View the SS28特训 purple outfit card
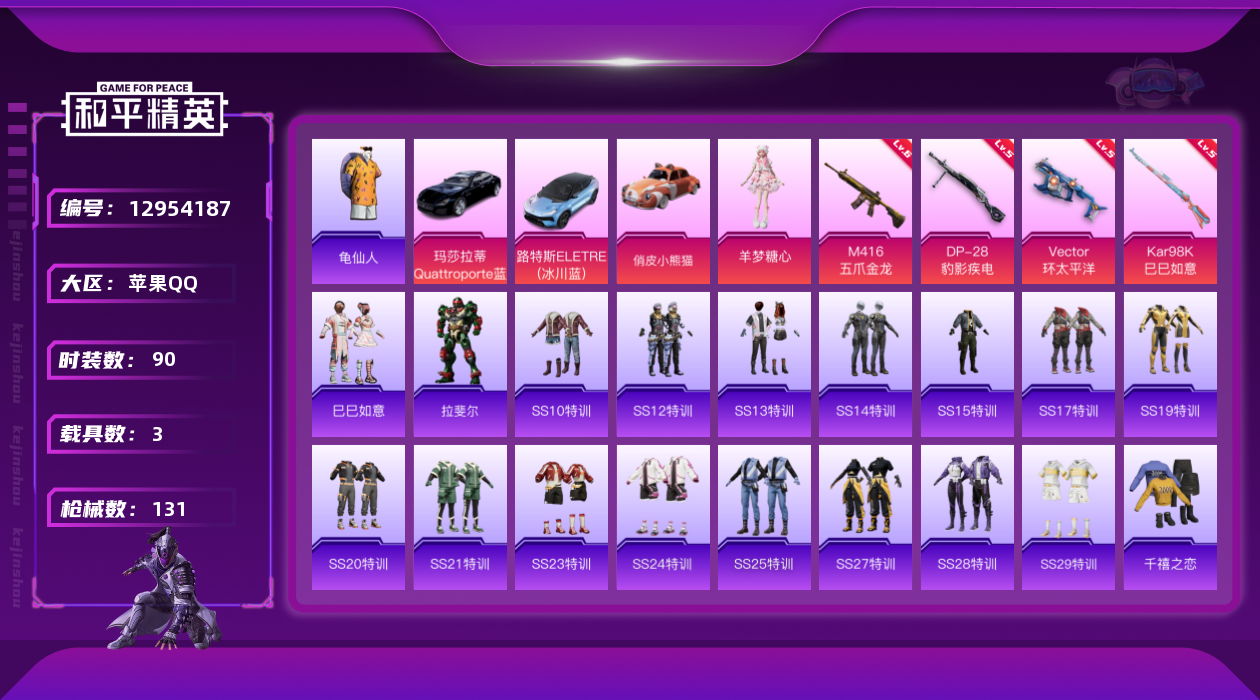Screen dimensions: 1260x700 coord(967,517)
